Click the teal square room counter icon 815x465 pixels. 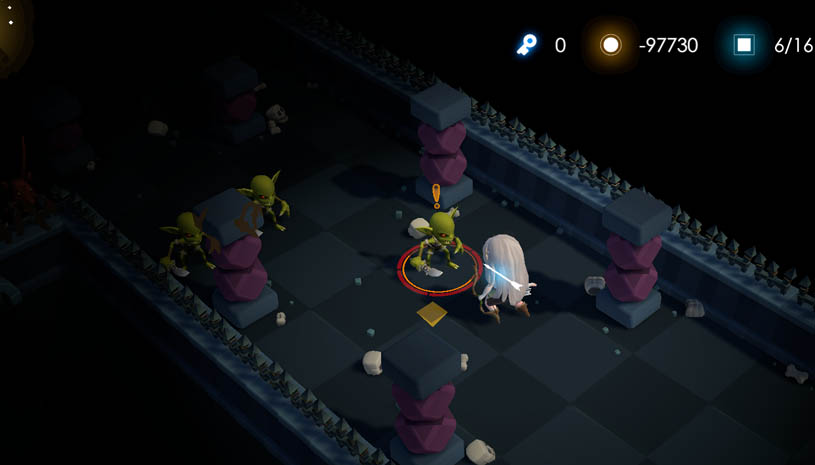744,45
